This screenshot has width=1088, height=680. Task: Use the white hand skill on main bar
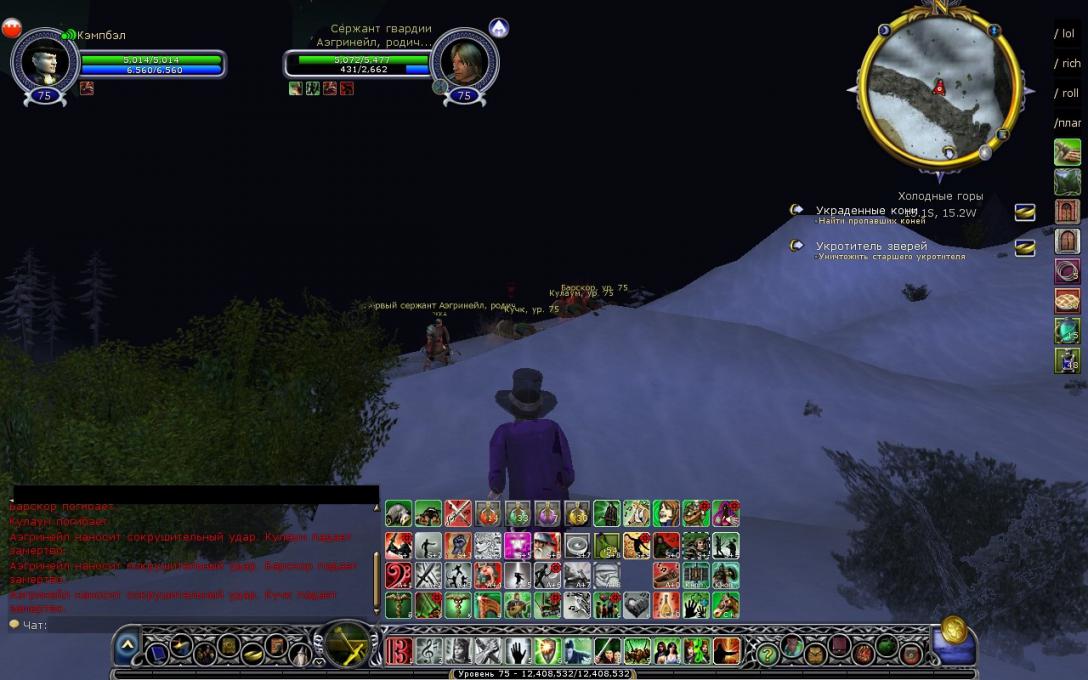(x=517, y=651)
